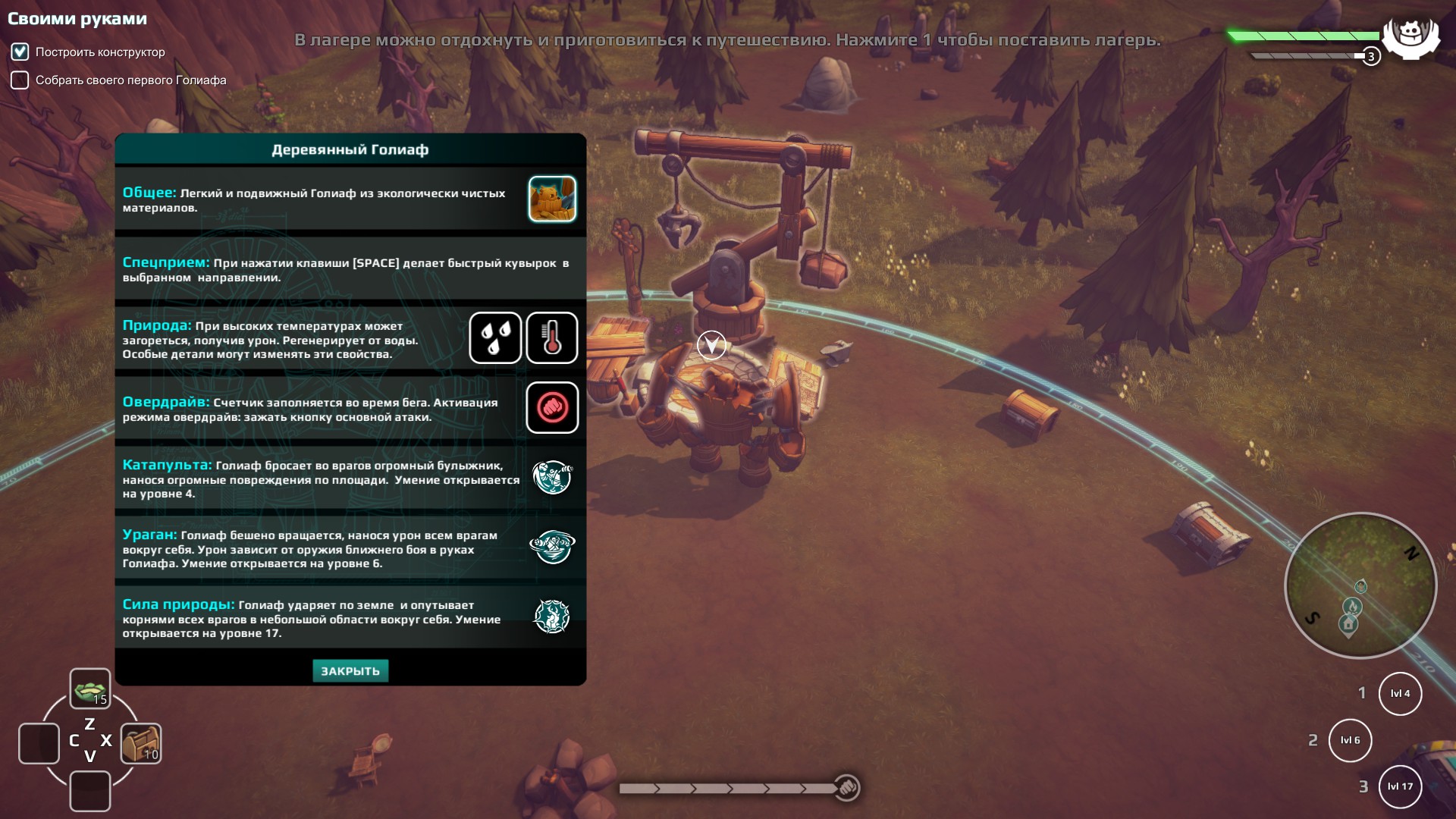Activate the lvl 6 skill slot
Screen dimensions: 1456x819
1351,741
